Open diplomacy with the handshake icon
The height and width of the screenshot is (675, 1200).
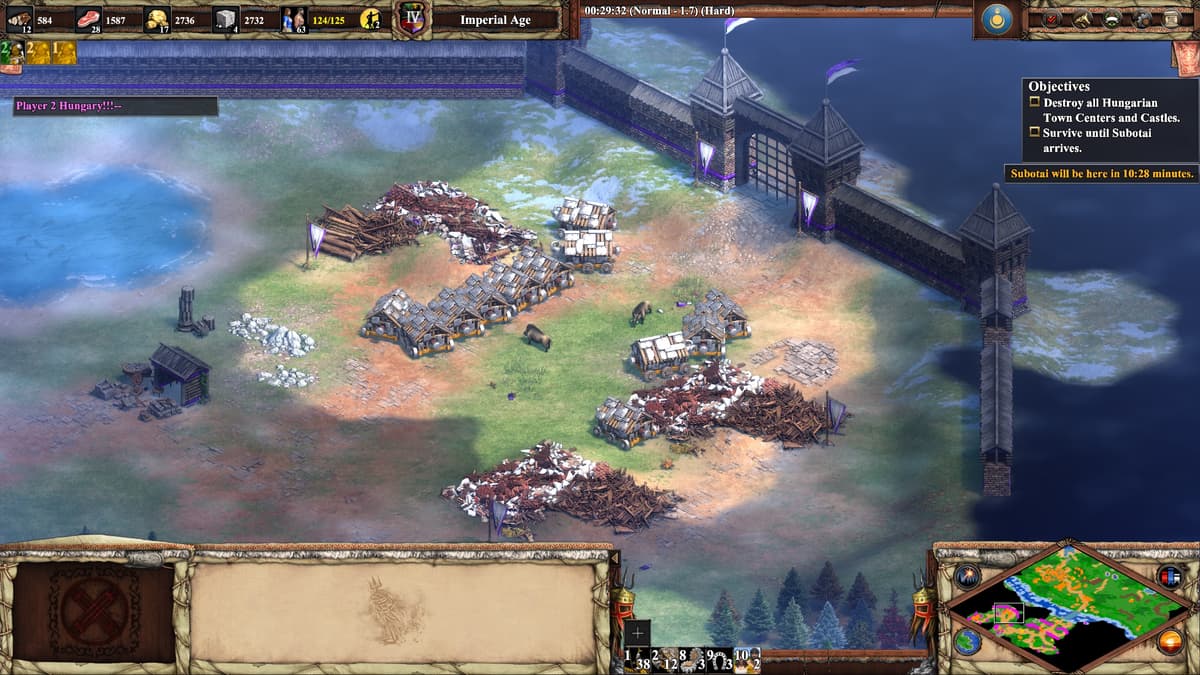click(x=1082, y=19)
